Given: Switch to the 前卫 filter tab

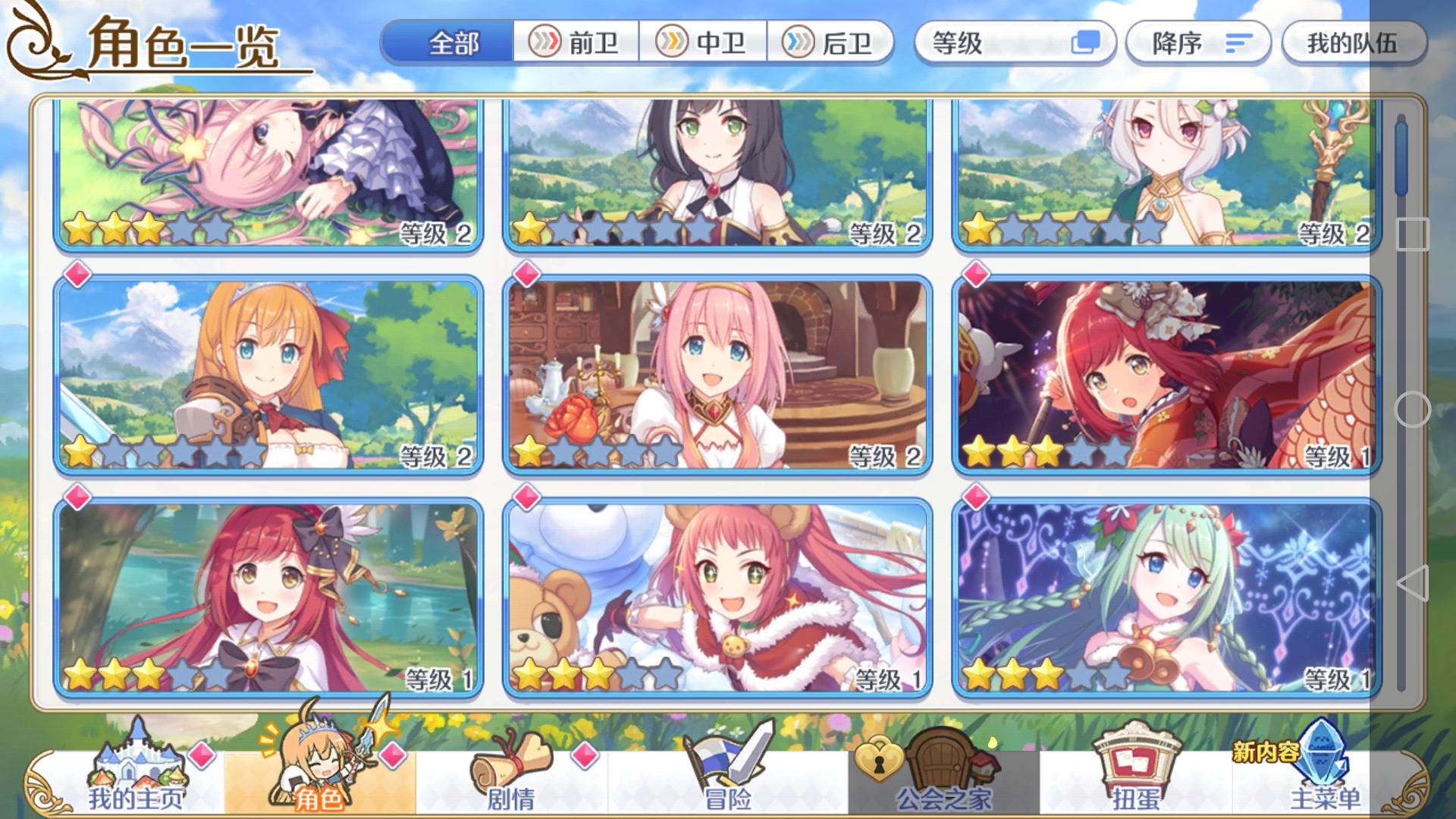Looking at the screenshot, I should coord(576,43).
